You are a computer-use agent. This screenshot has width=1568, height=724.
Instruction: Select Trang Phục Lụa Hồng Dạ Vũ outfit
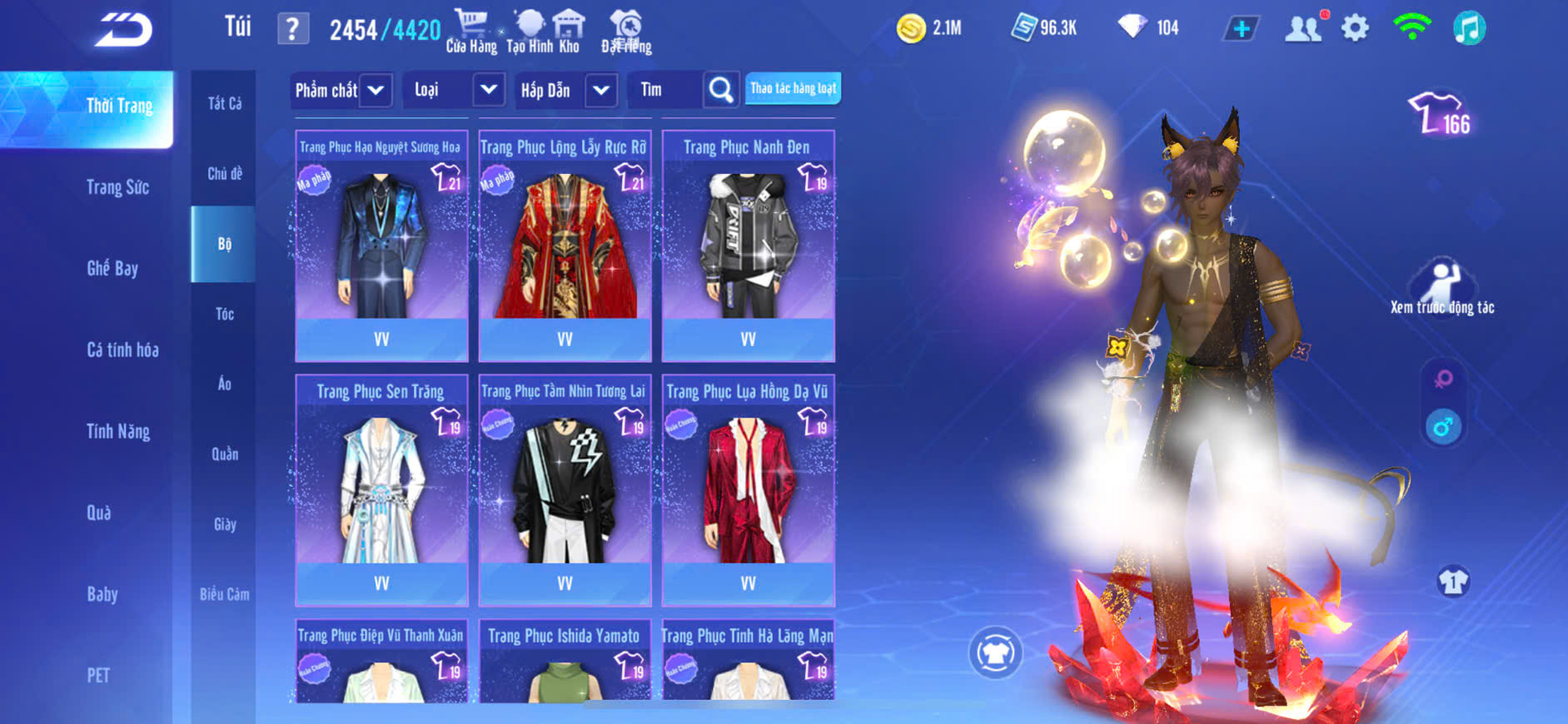click(x=748, y=489)
